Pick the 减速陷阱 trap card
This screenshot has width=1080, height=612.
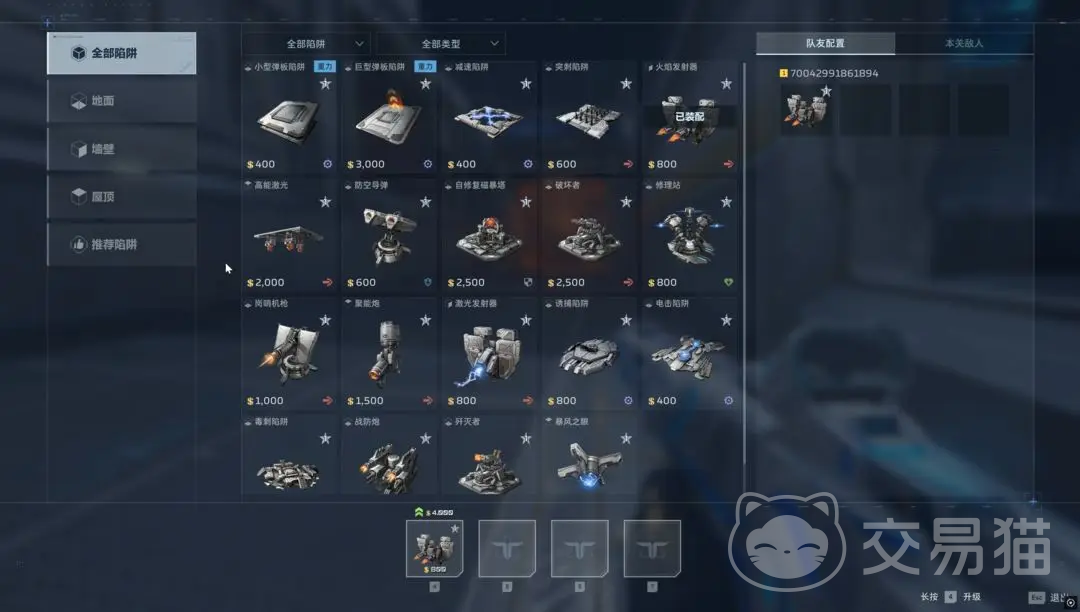coord(490,118)
